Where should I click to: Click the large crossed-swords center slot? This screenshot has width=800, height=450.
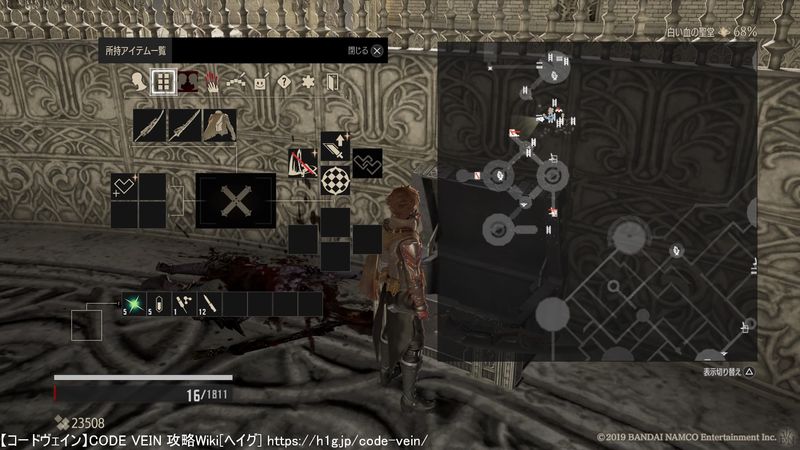[235, 200]
